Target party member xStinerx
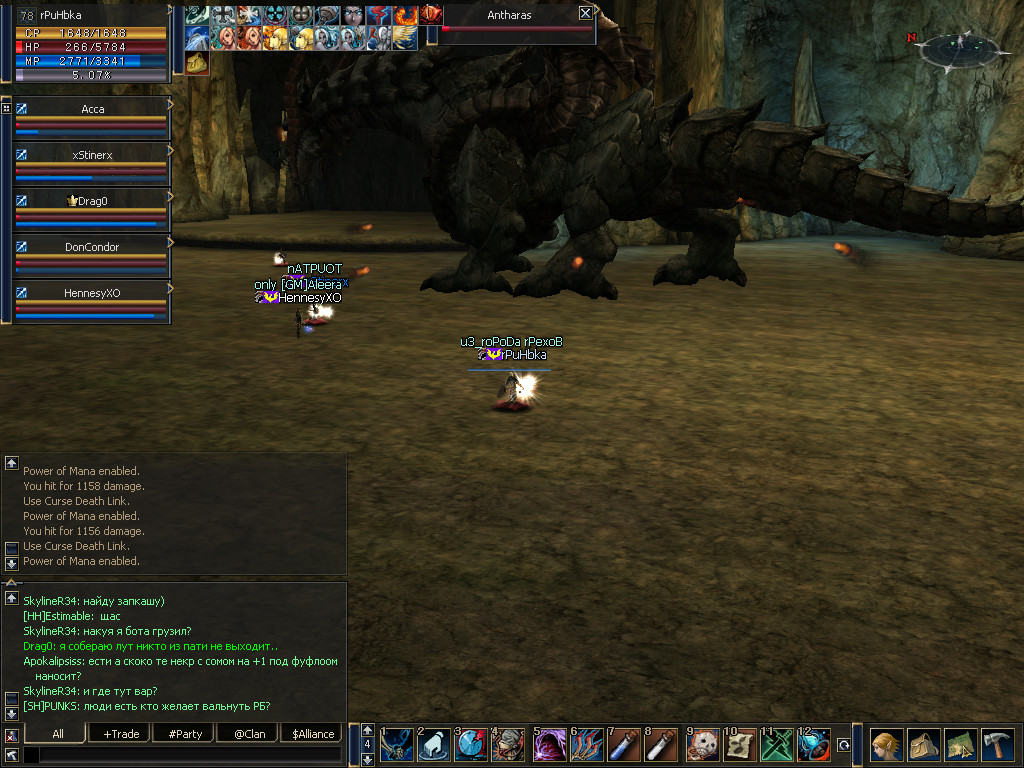 pos(92,155)
